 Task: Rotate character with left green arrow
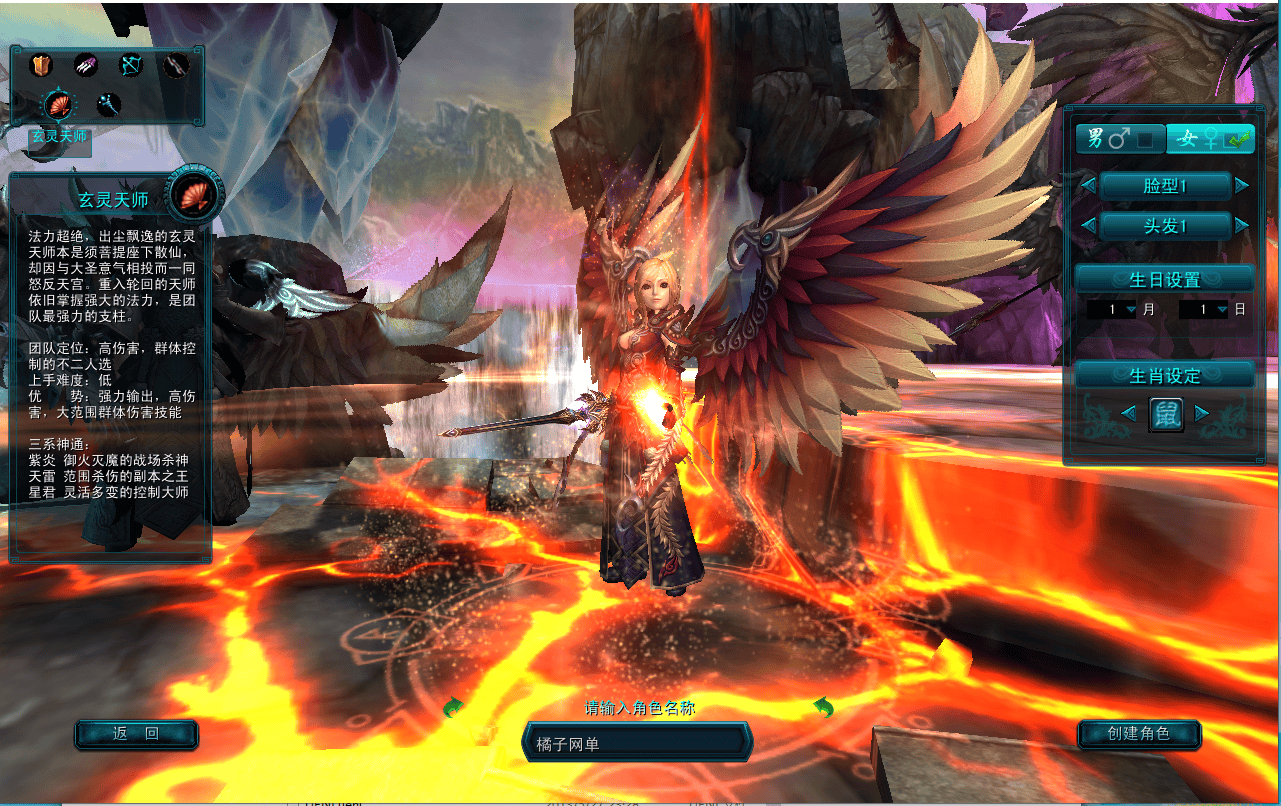click(454, 708)
